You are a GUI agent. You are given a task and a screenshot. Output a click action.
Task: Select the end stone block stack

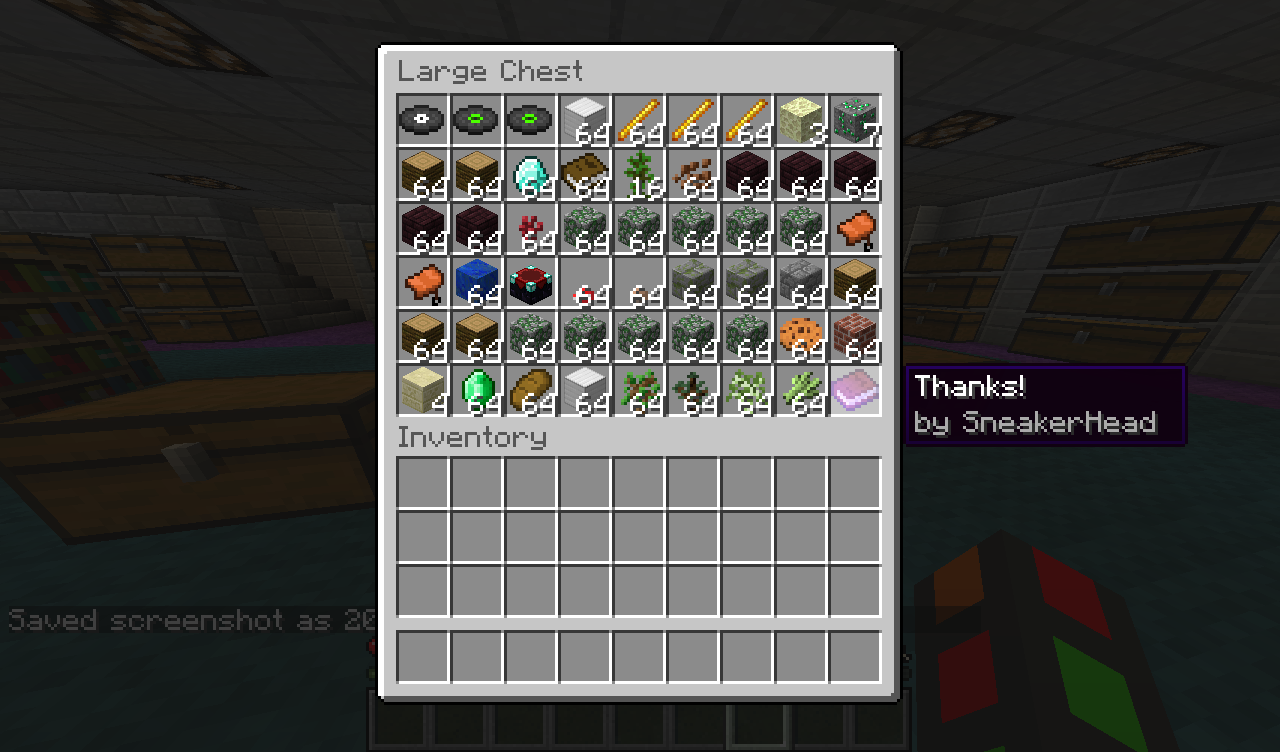pyautogui.click(x=800, y=120)
